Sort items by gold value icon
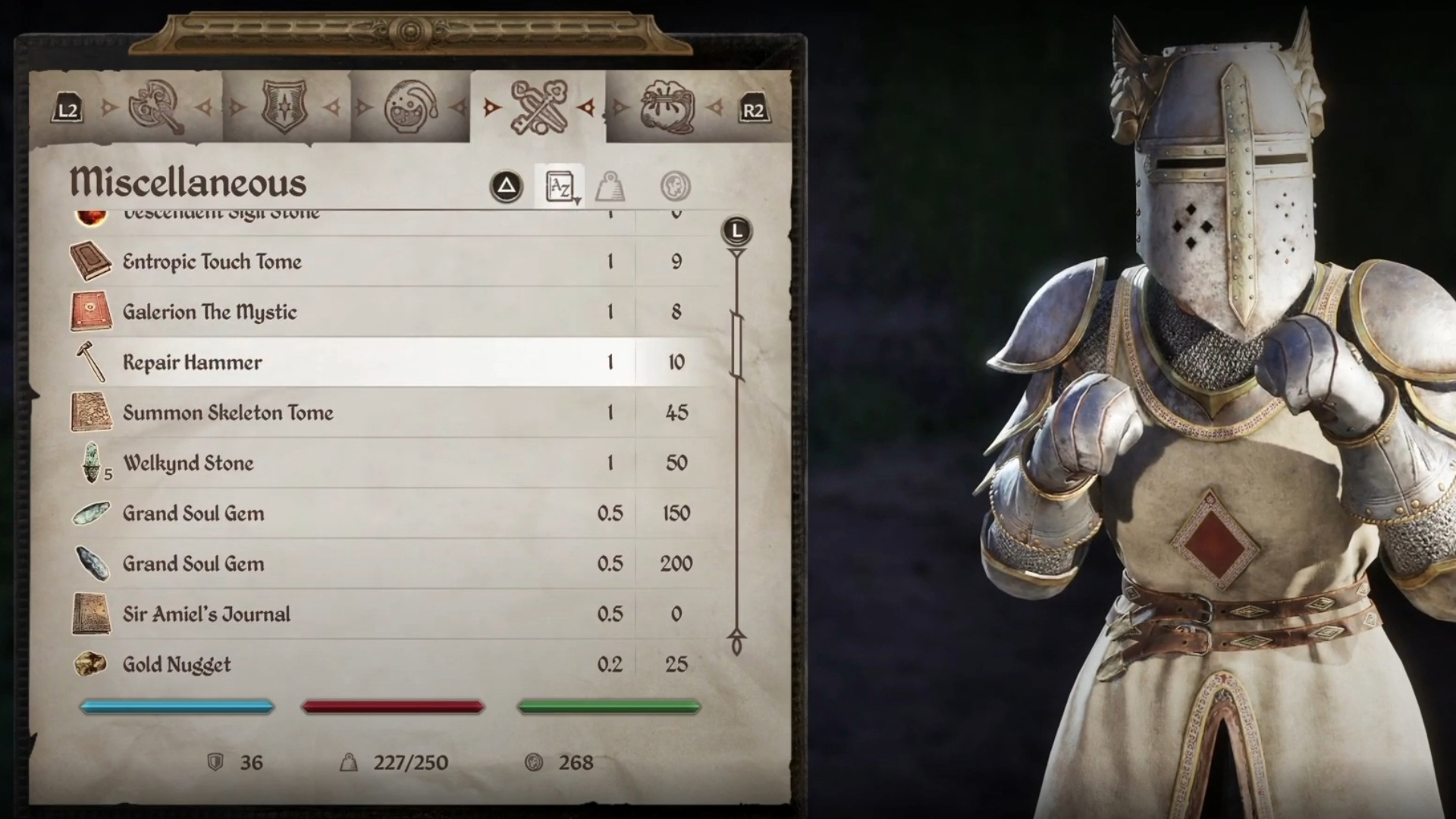This screenshot has height=819, width=1456. pyautogui.click(x=675, y=187)
